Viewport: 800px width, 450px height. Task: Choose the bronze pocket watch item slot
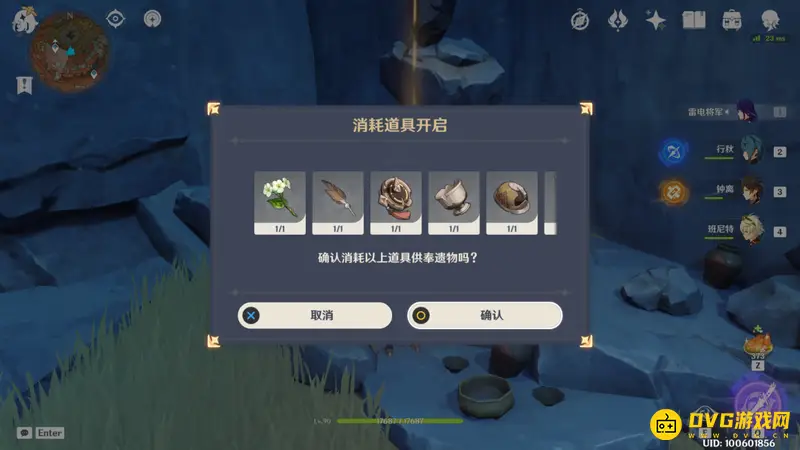[x=396, y=202]
